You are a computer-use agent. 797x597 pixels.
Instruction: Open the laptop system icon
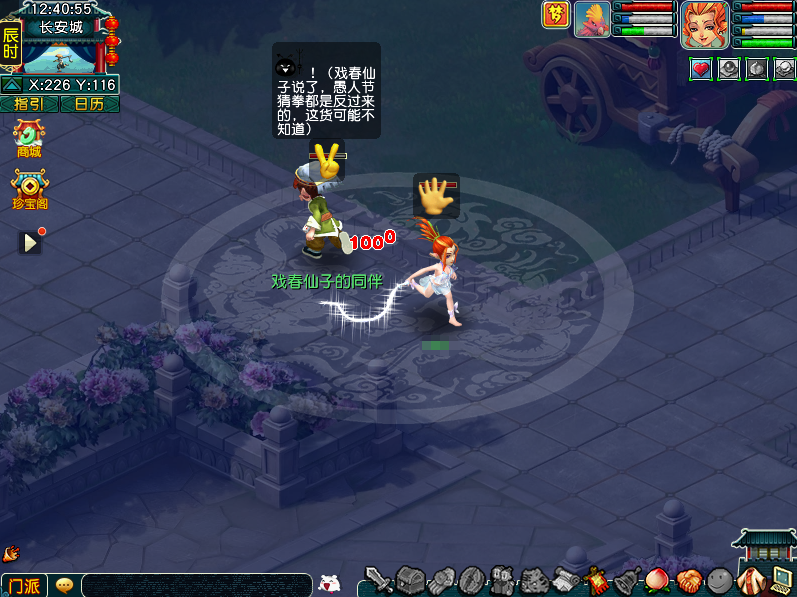[x=782, y=579]
